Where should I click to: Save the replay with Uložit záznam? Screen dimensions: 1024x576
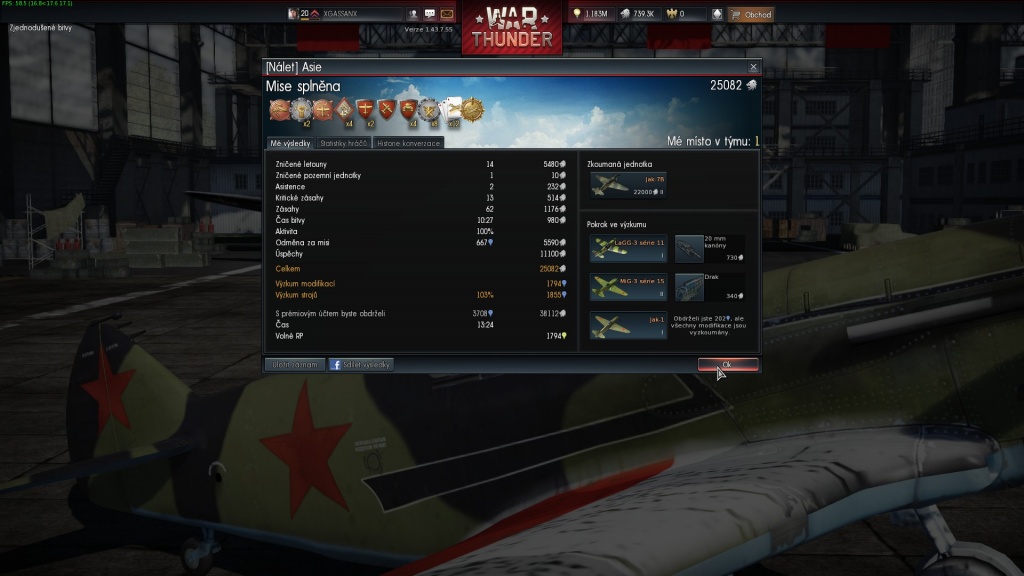pyautogui.click(x=295, y=365)
